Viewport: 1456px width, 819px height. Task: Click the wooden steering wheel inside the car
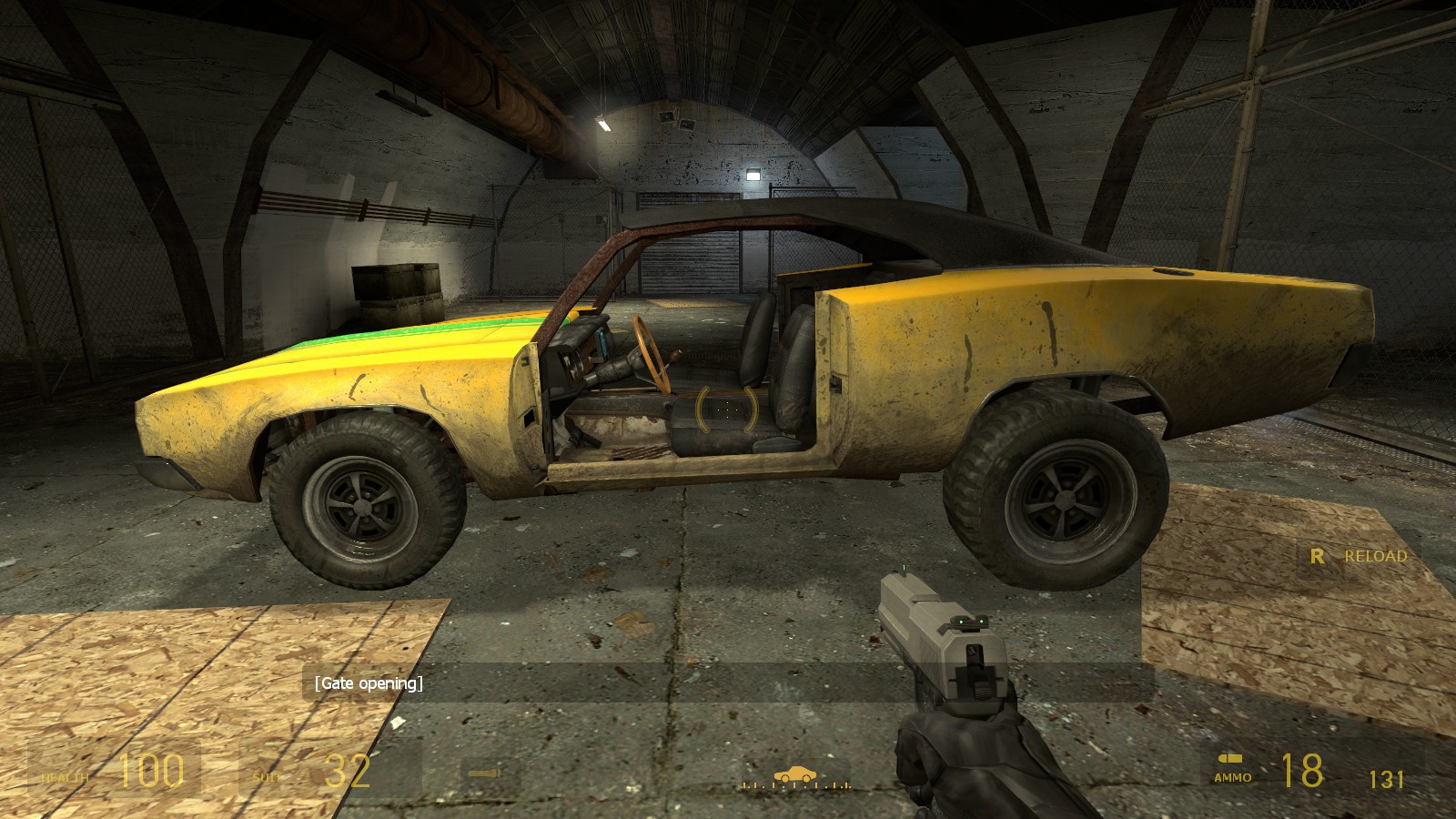[x=651, y=355]
